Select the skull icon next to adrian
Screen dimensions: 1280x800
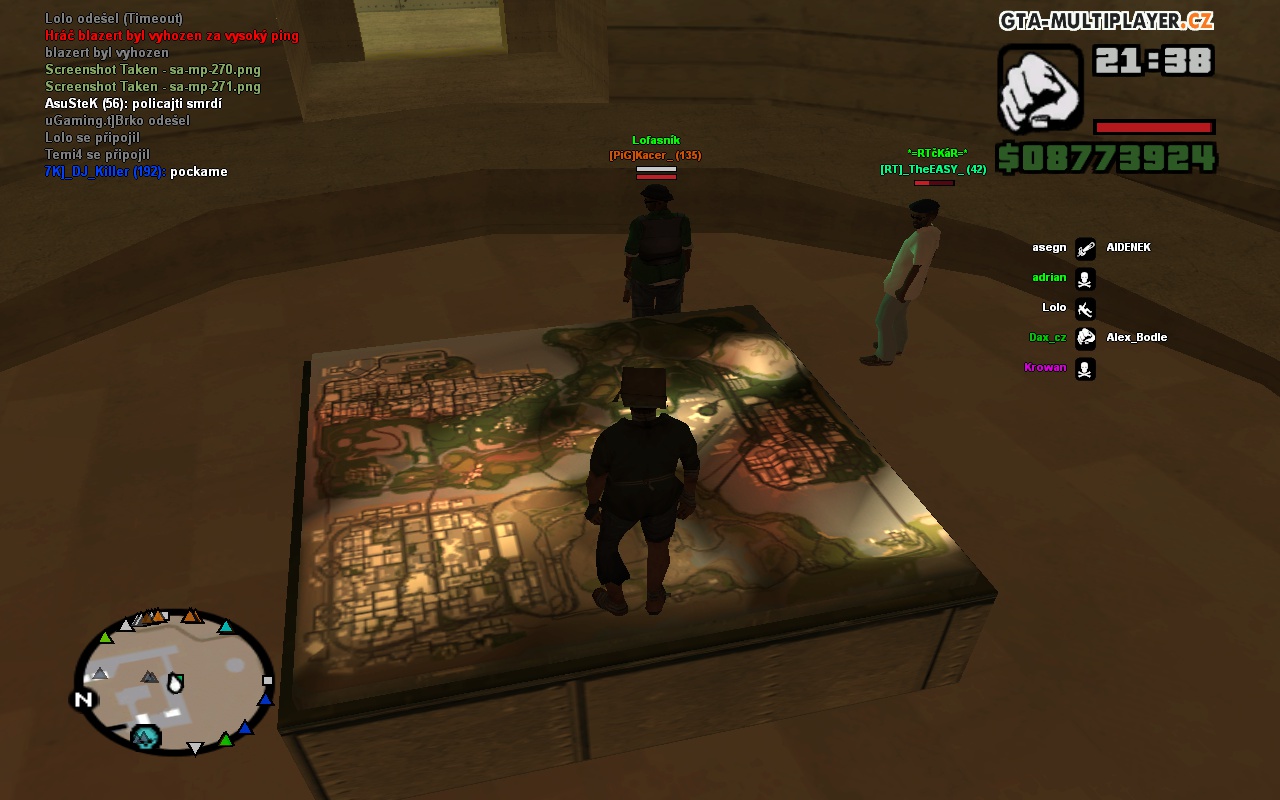click(x=1085, y=278)
